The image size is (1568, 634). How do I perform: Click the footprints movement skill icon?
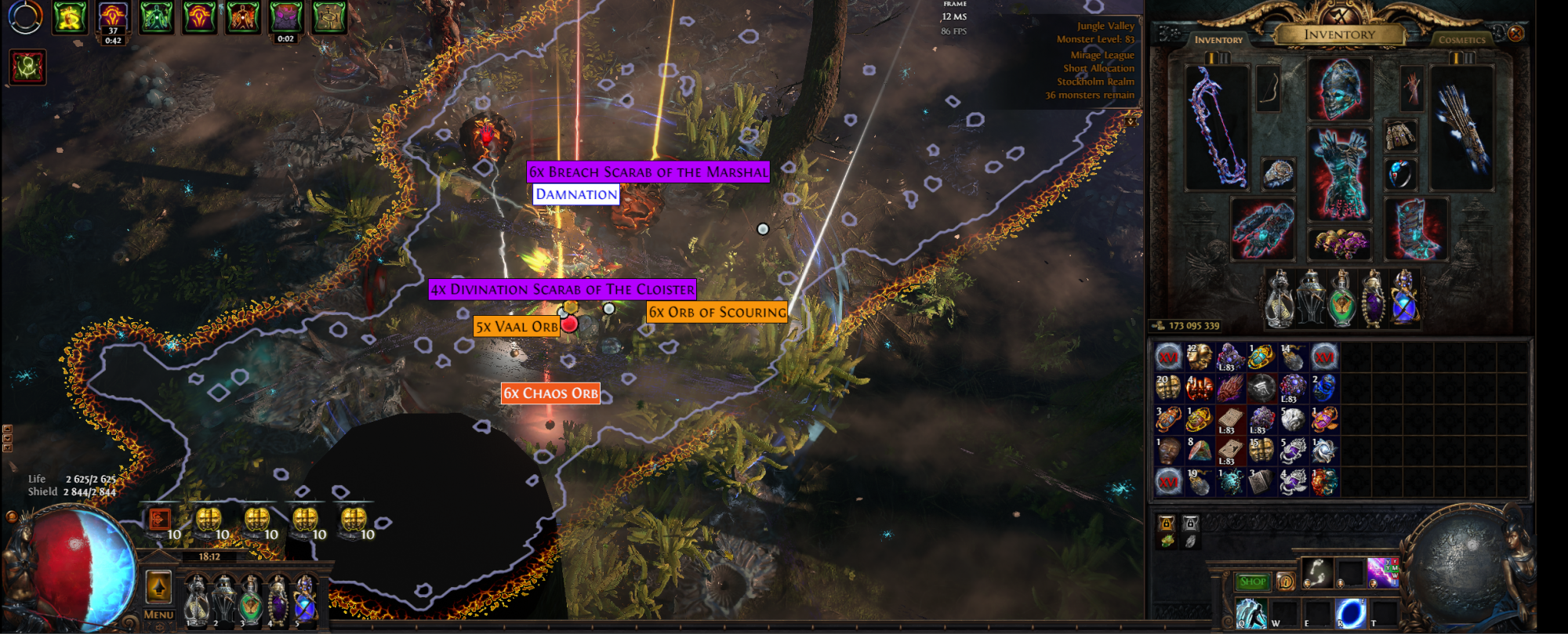(1317, 572)
